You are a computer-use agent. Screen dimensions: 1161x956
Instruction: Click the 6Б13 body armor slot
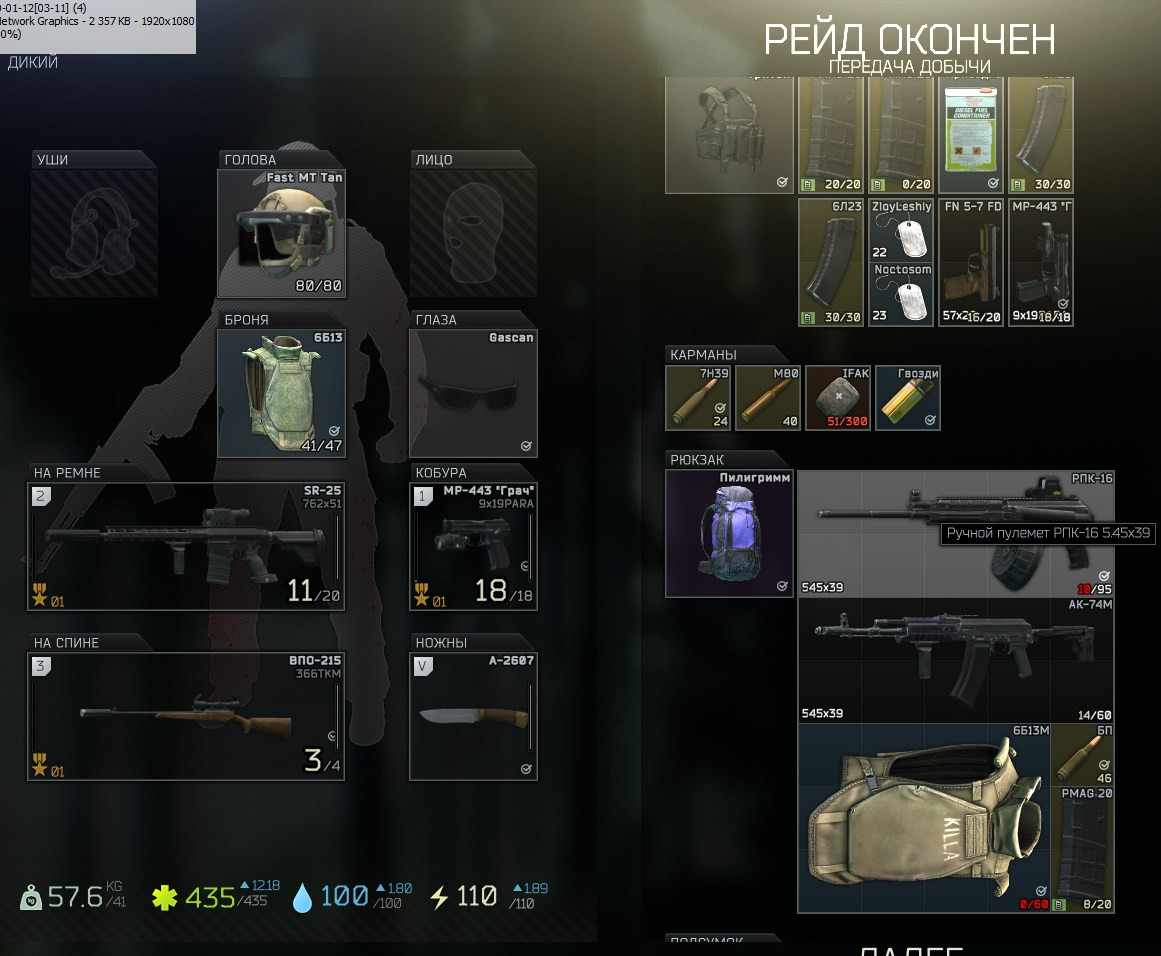pos(281,393)
